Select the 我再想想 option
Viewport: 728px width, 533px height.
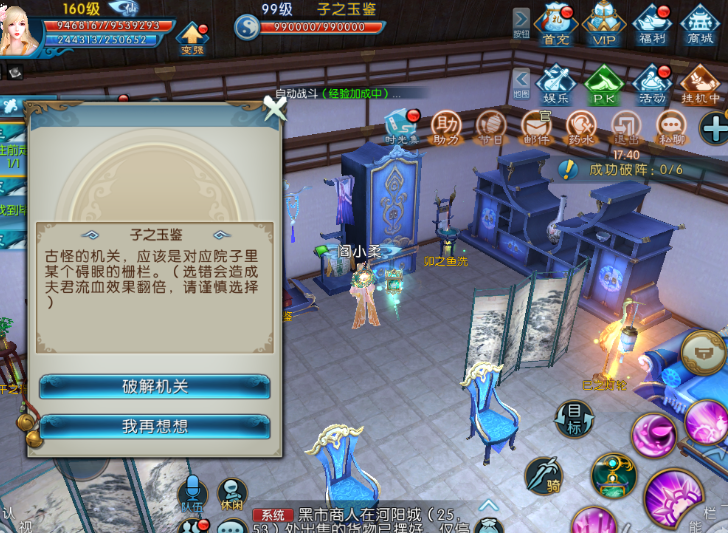tap(155, 427)
